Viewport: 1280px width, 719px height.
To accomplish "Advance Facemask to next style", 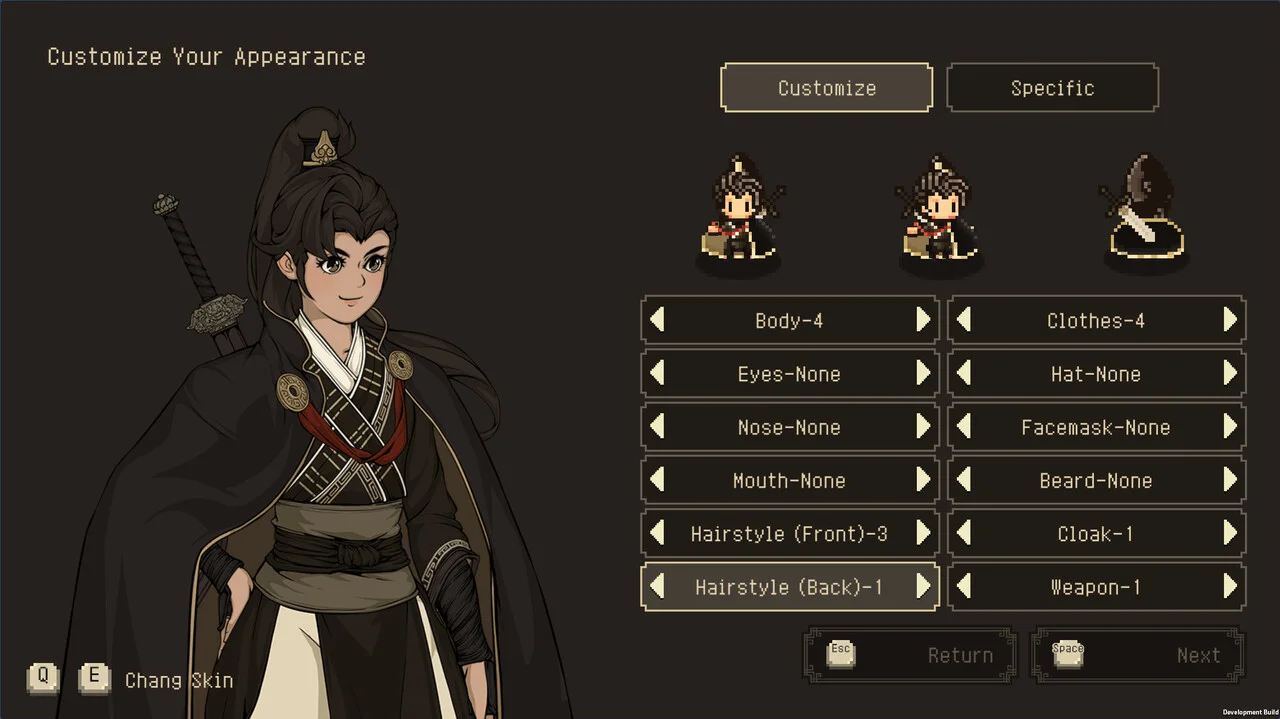I will pos(1230,427).
